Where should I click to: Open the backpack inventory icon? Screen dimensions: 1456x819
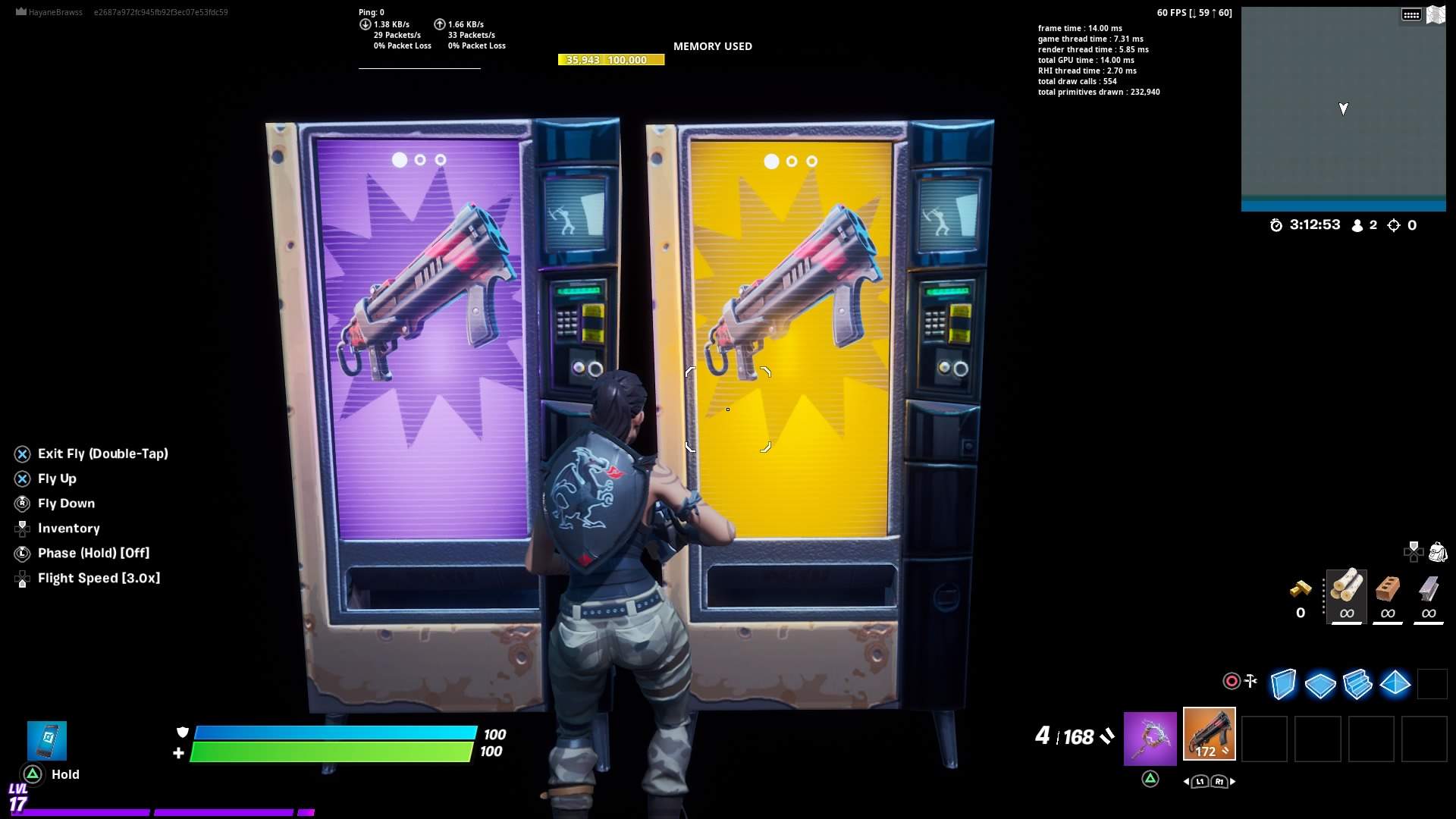tap(1437, 552)
